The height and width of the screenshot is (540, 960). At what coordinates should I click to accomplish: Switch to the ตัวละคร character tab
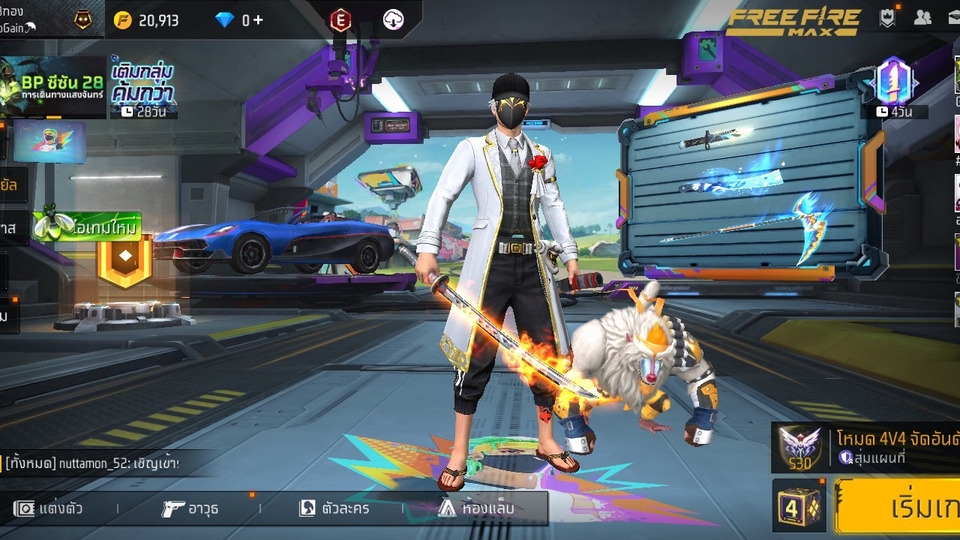tap(333, 508)
